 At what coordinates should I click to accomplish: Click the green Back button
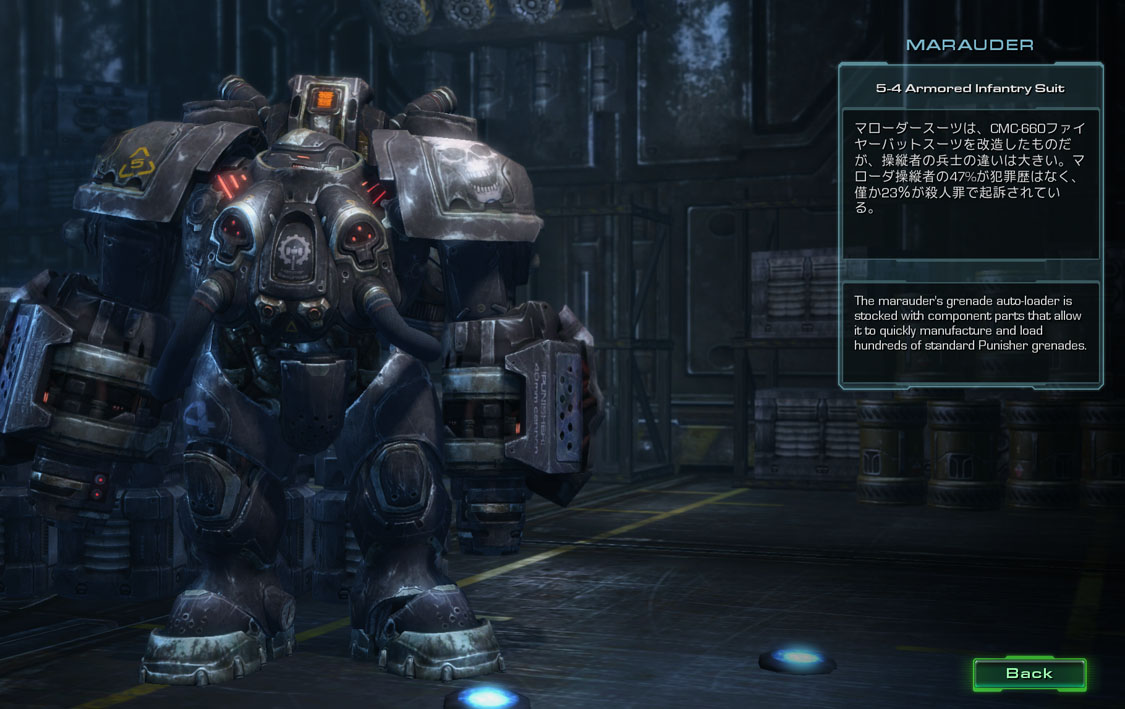(x=1029, y=674)
